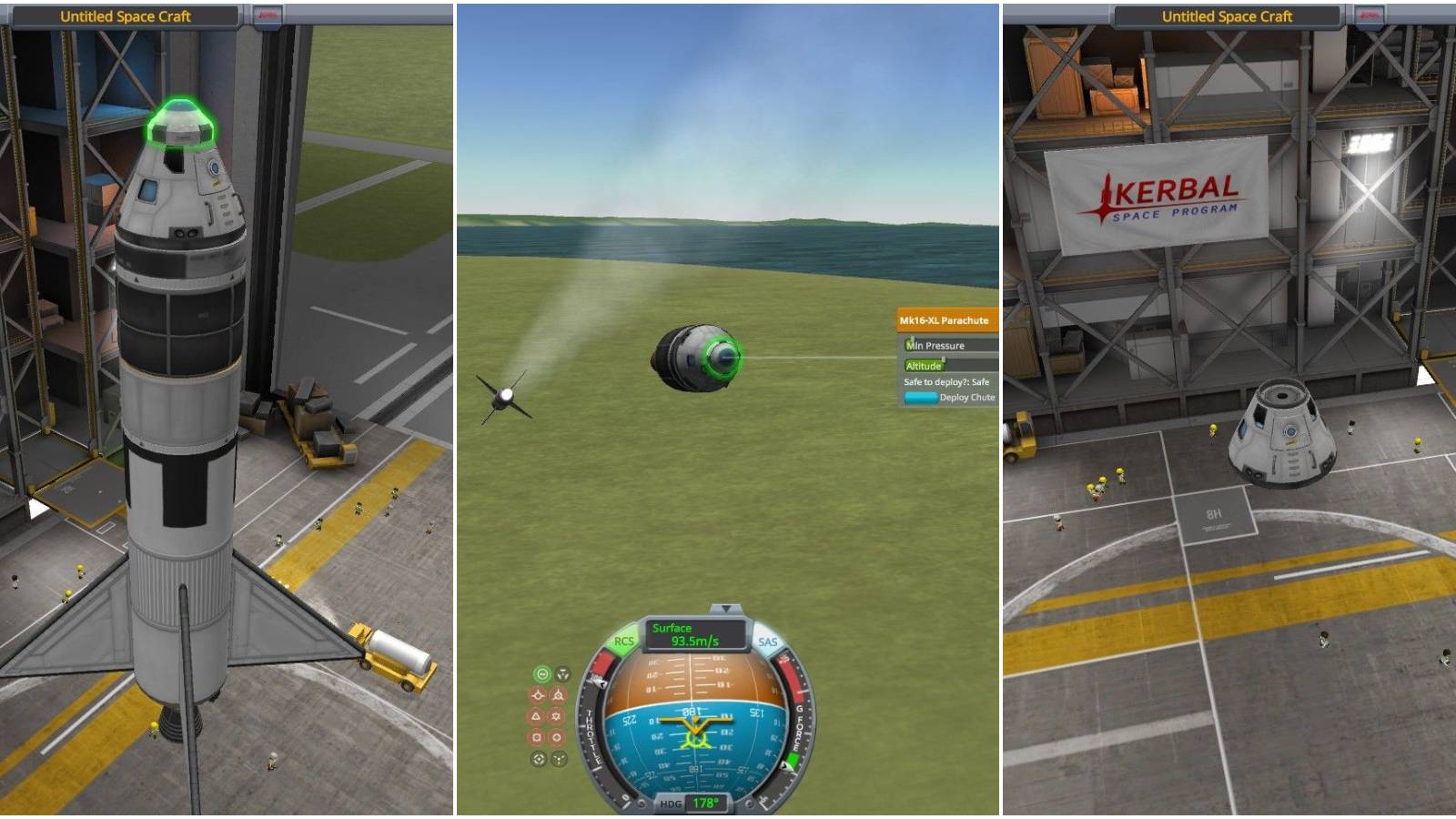Toggle SAS on the navball
This screenshot has width=1456, height=819.
coord(769,642)
